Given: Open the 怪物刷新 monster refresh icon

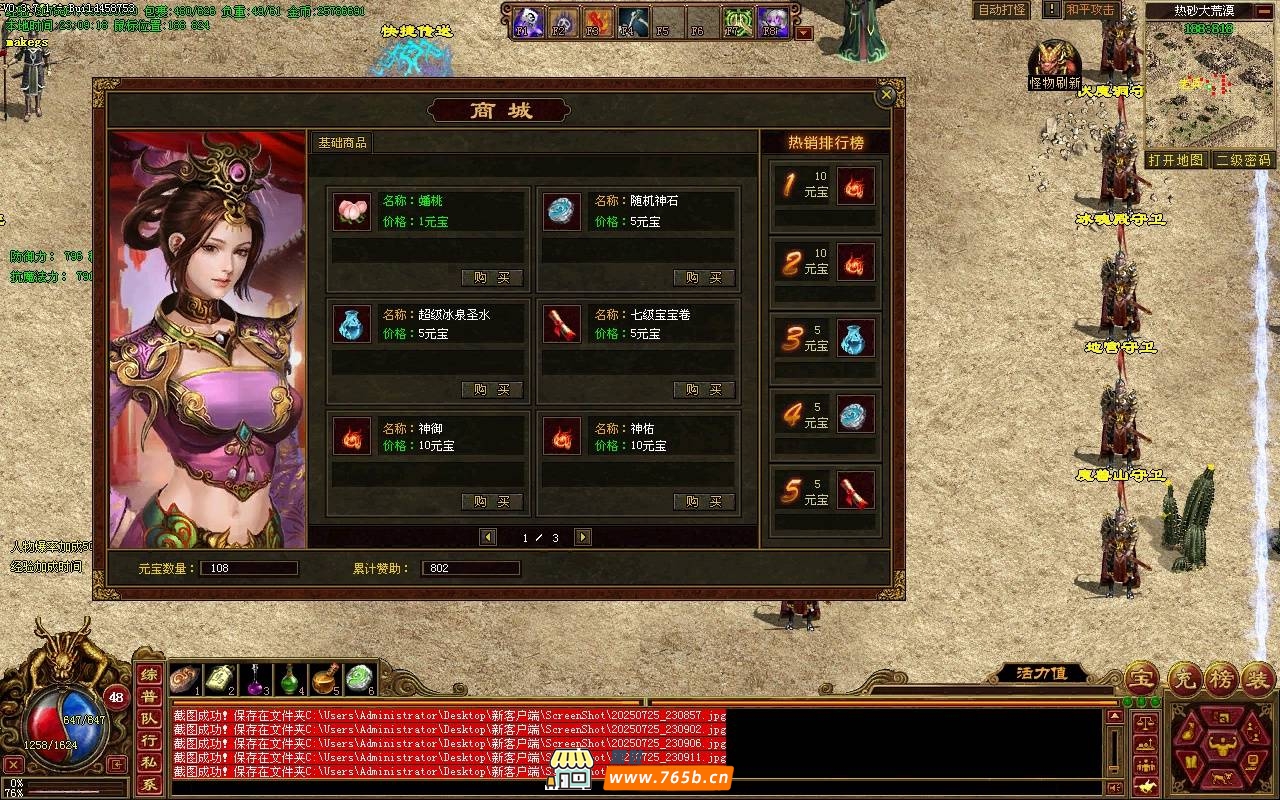Looking at the screenshot, I should pyautogui.click(x=1055, y=64).
